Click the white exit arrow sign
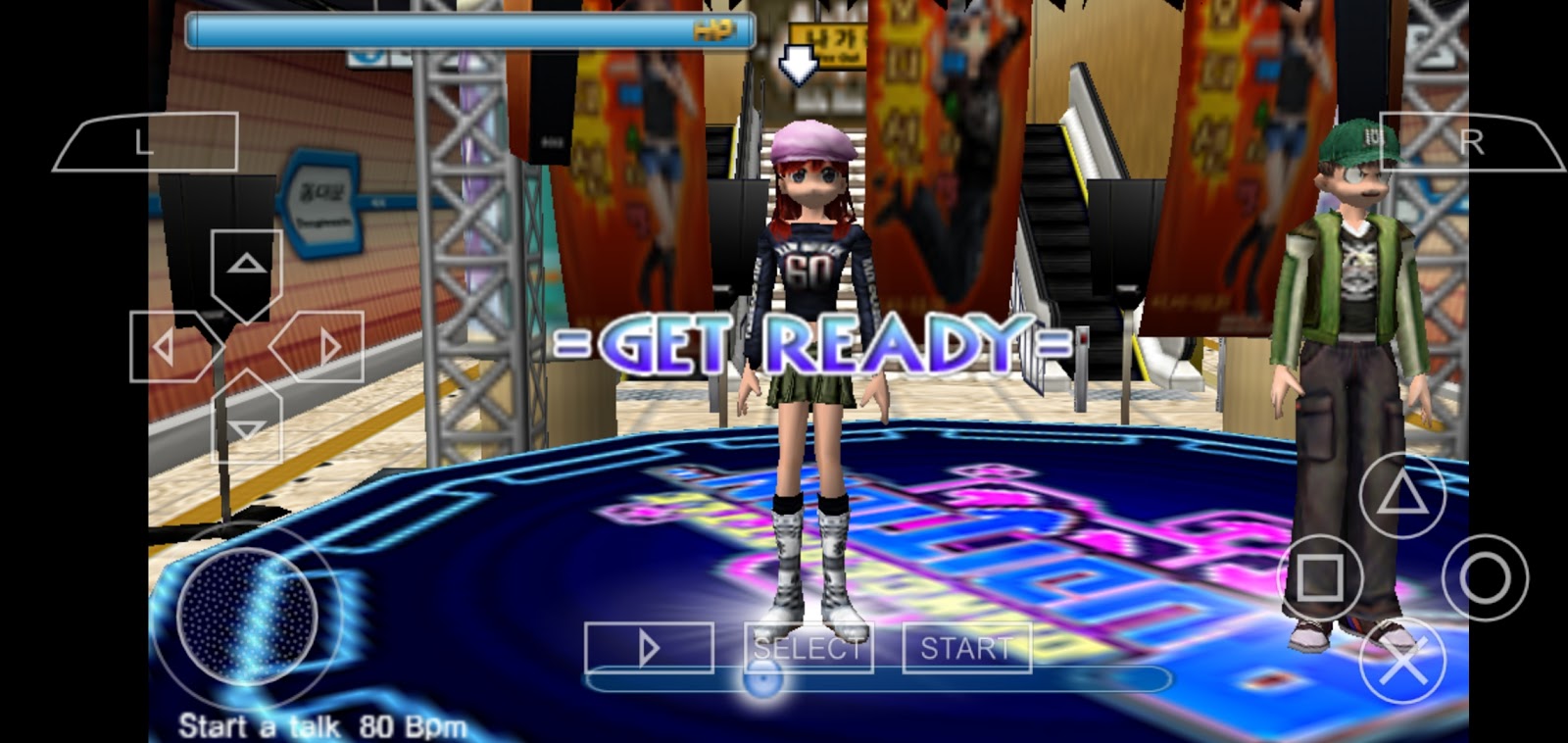Viewport: 1568px width, 743px height. (x=800, y=64)
